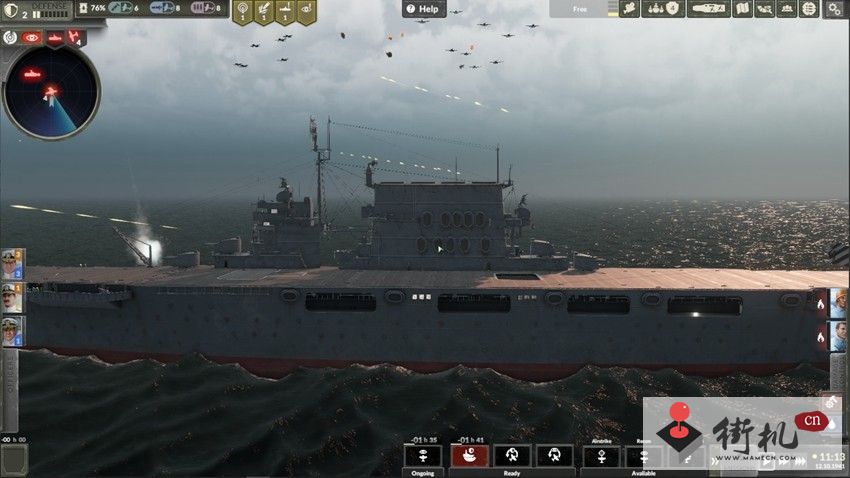Open the globe icon in top bar

[x=809, y=9]
